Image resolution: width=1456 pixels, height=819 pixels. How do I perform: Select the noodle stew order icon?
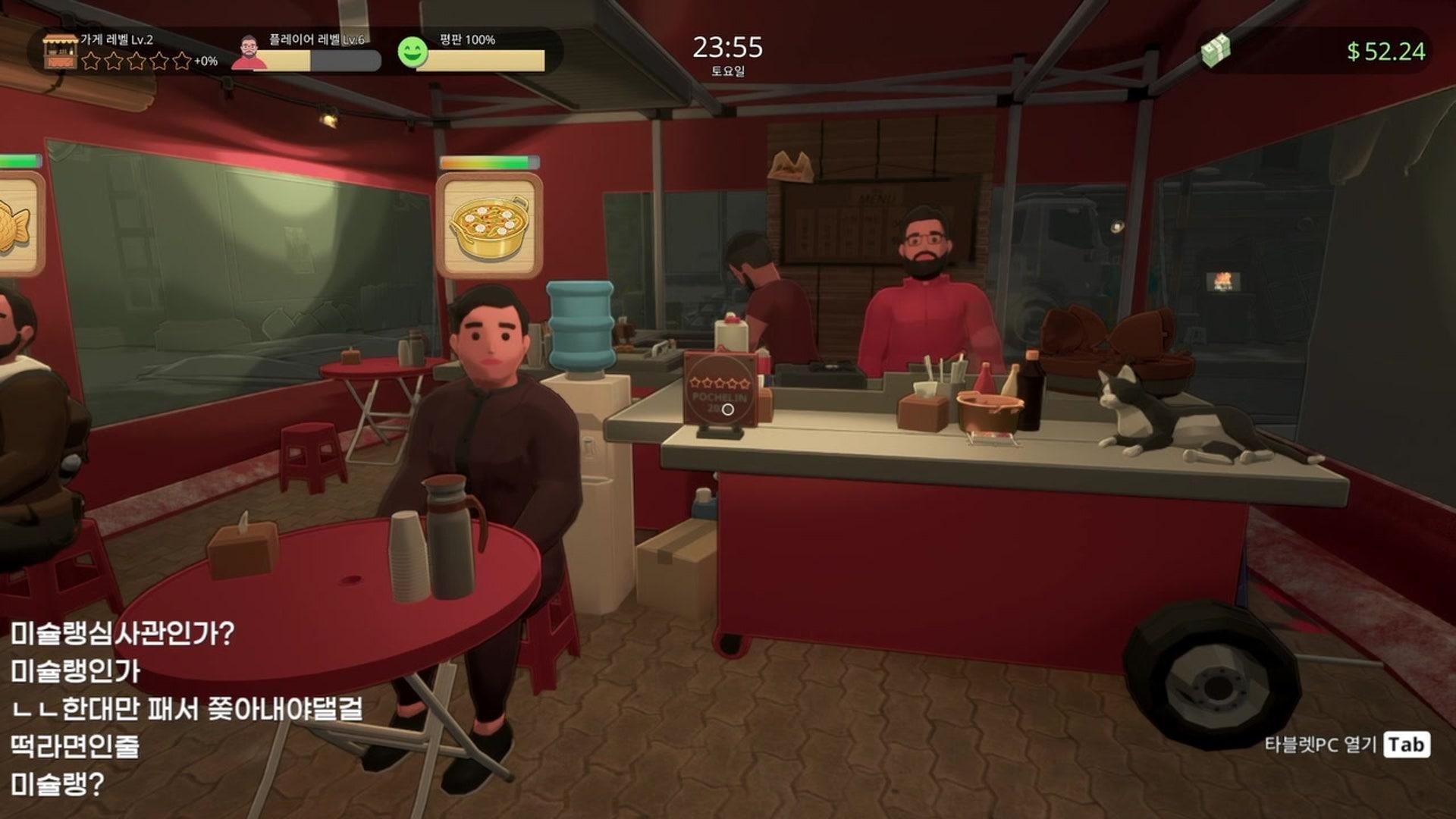click(489, 225)
